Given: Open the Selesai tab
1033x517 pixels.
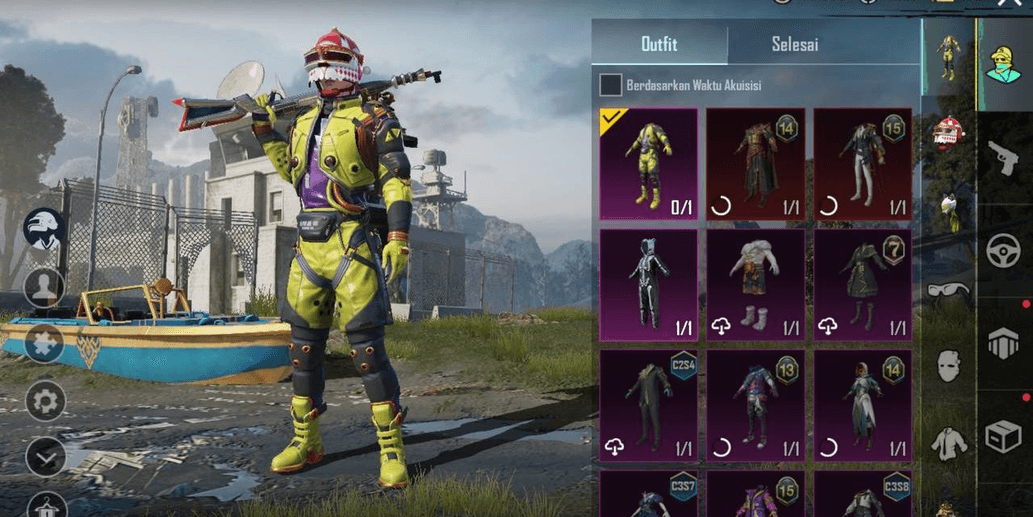Looking at the screenshot, I should click(x=795, y=44).
